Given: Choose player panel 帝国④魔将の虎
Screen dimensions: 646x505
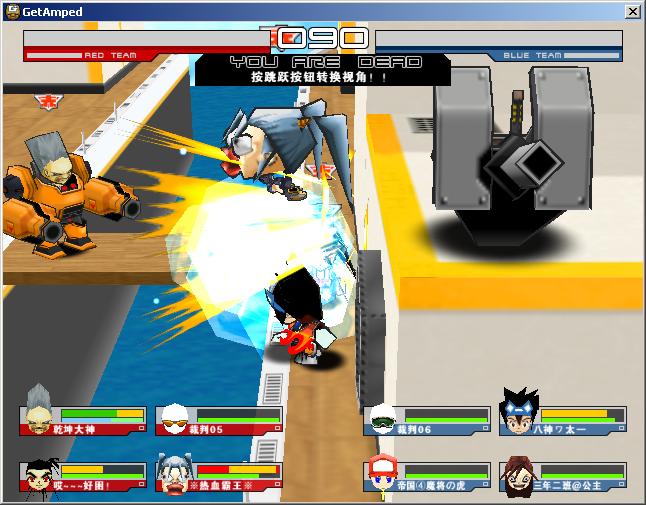Looking at the screenshot, I should (427, 476).
